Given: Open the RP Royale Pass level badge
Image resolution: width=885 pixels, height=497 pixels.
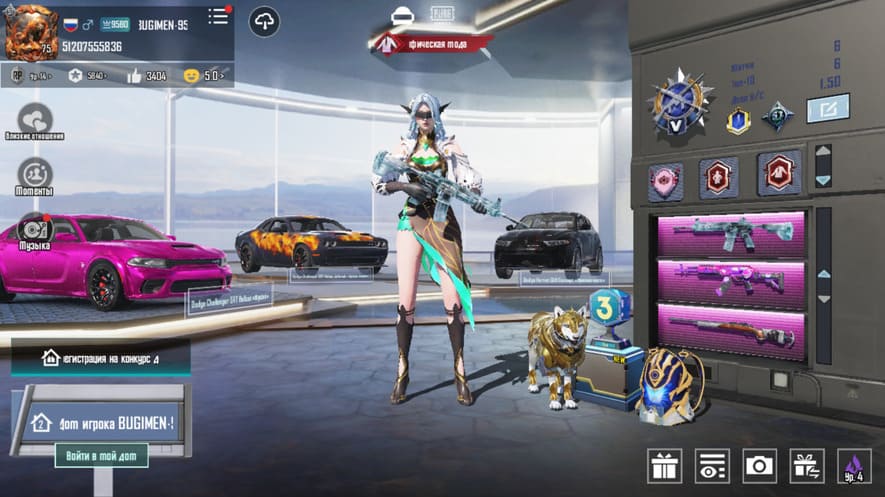Looking at the screenshot, I should point(29,75).
